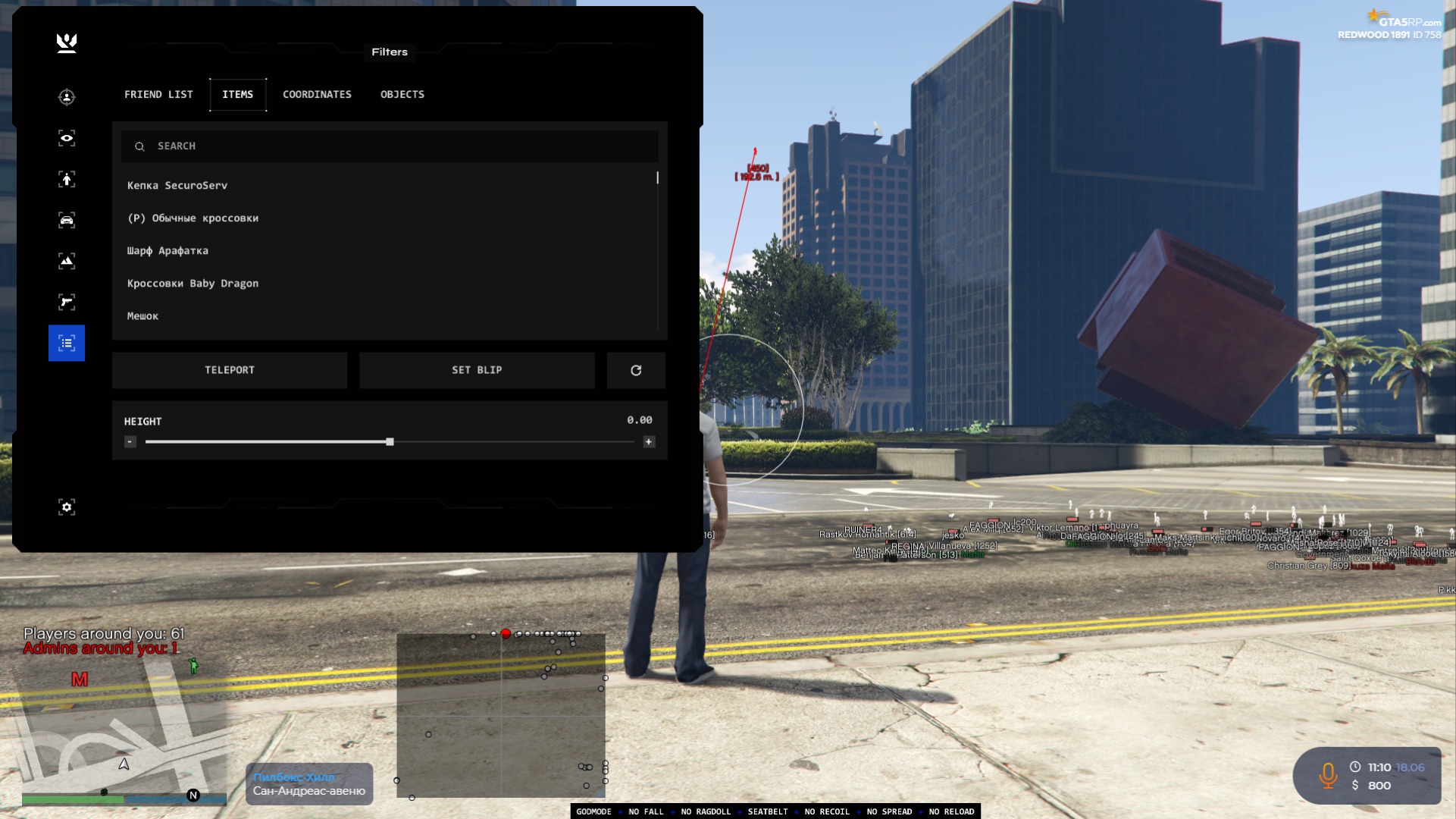This screenshot has height=819, width=1456.
Task: Select the mountains image tool icon
Action: [x=67, y=260]
